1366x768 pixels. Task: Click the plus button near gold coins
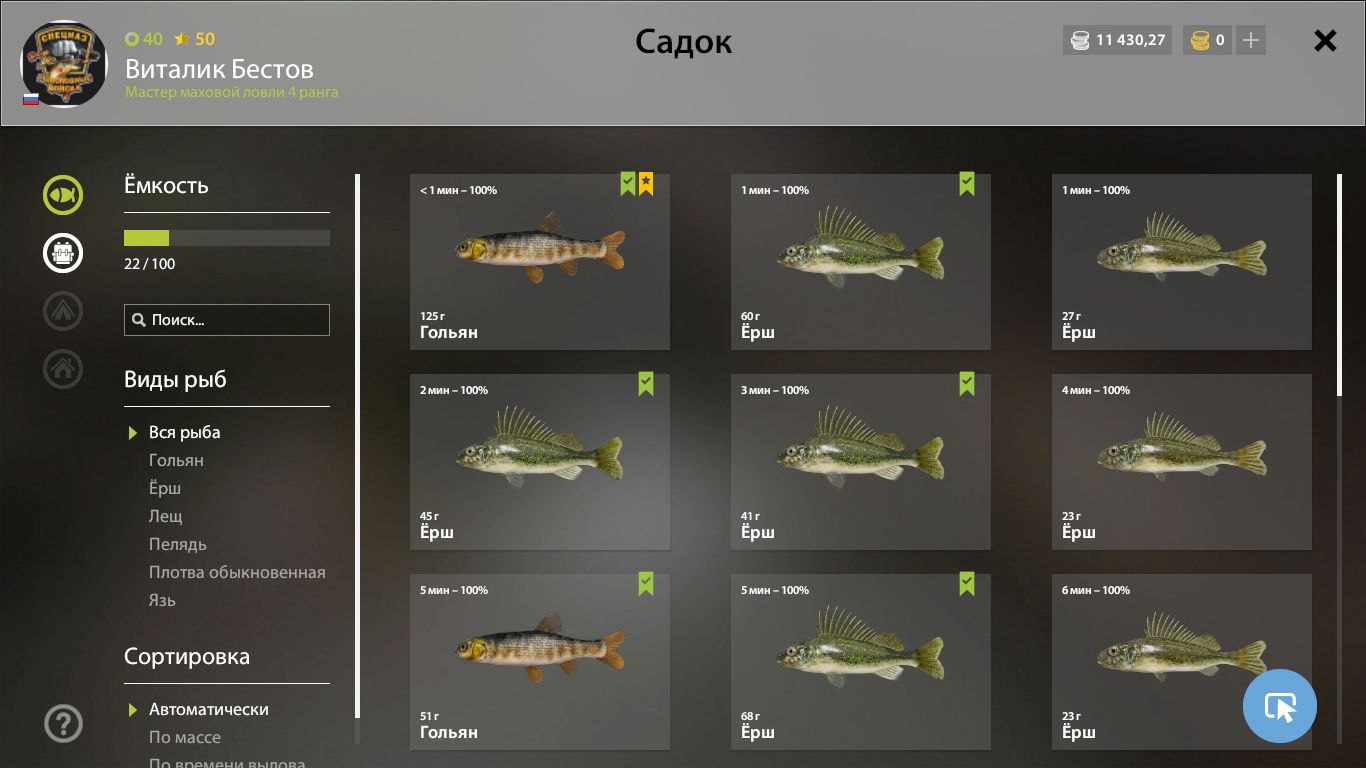(x=1250, y=41)
